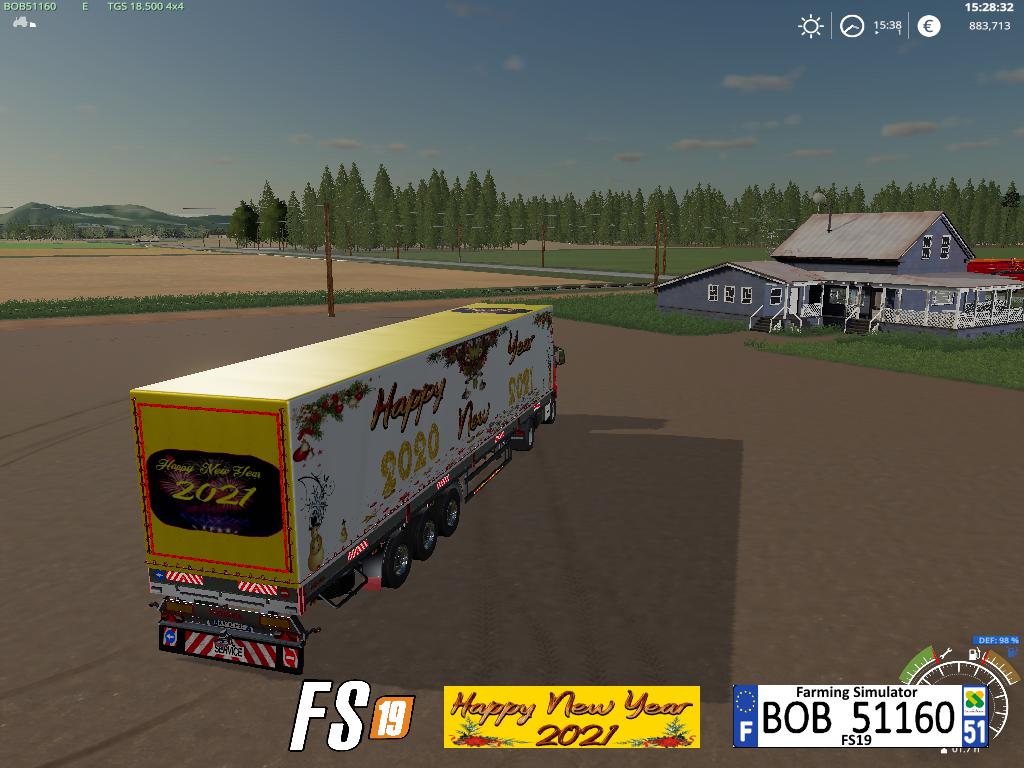Click the sun weather icon
This screenshot has width=1024, height=768.
tap(810, 26)
